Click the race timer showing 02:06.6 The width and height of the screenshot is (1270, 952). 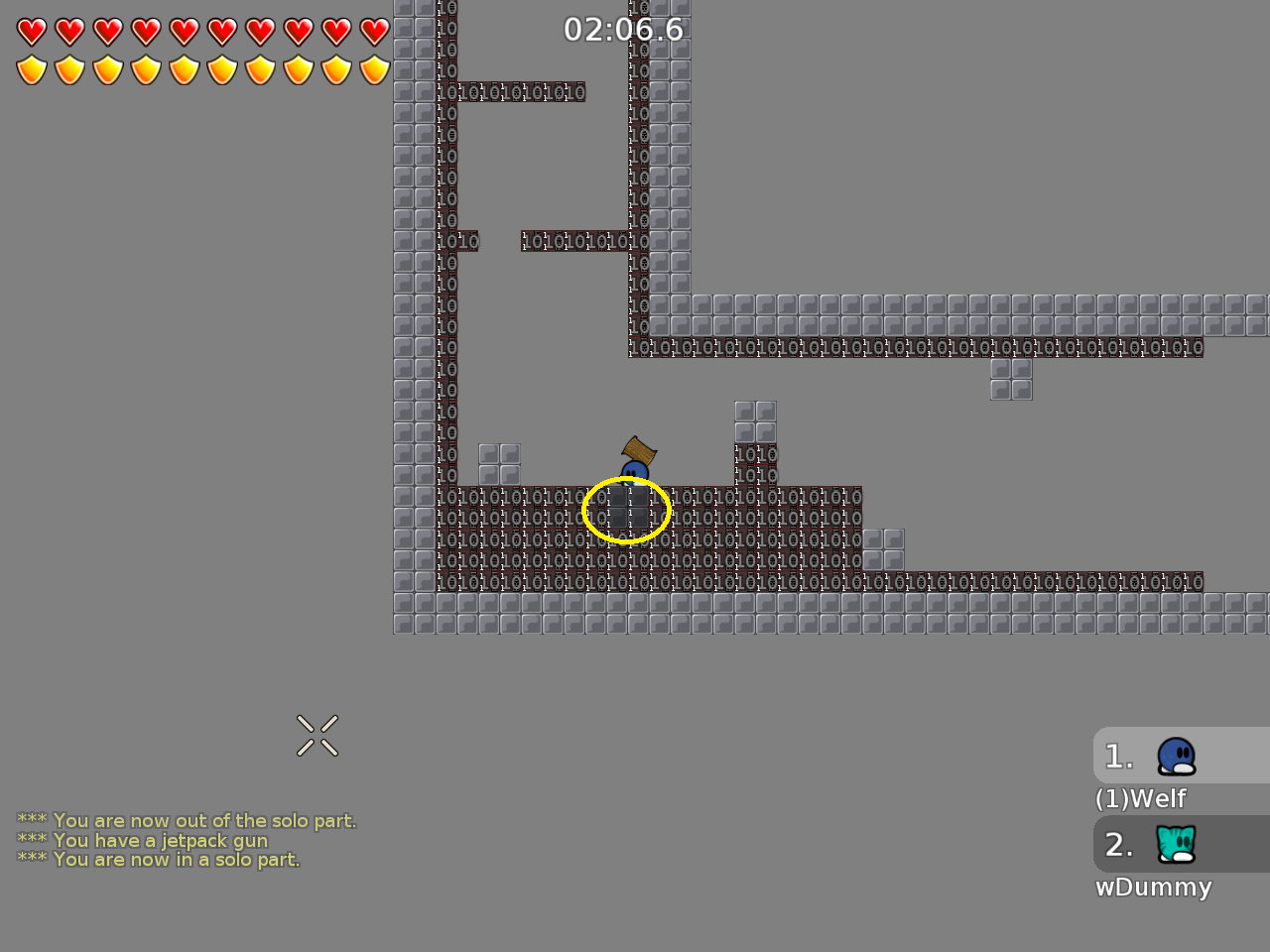click(x=623, y=30)
